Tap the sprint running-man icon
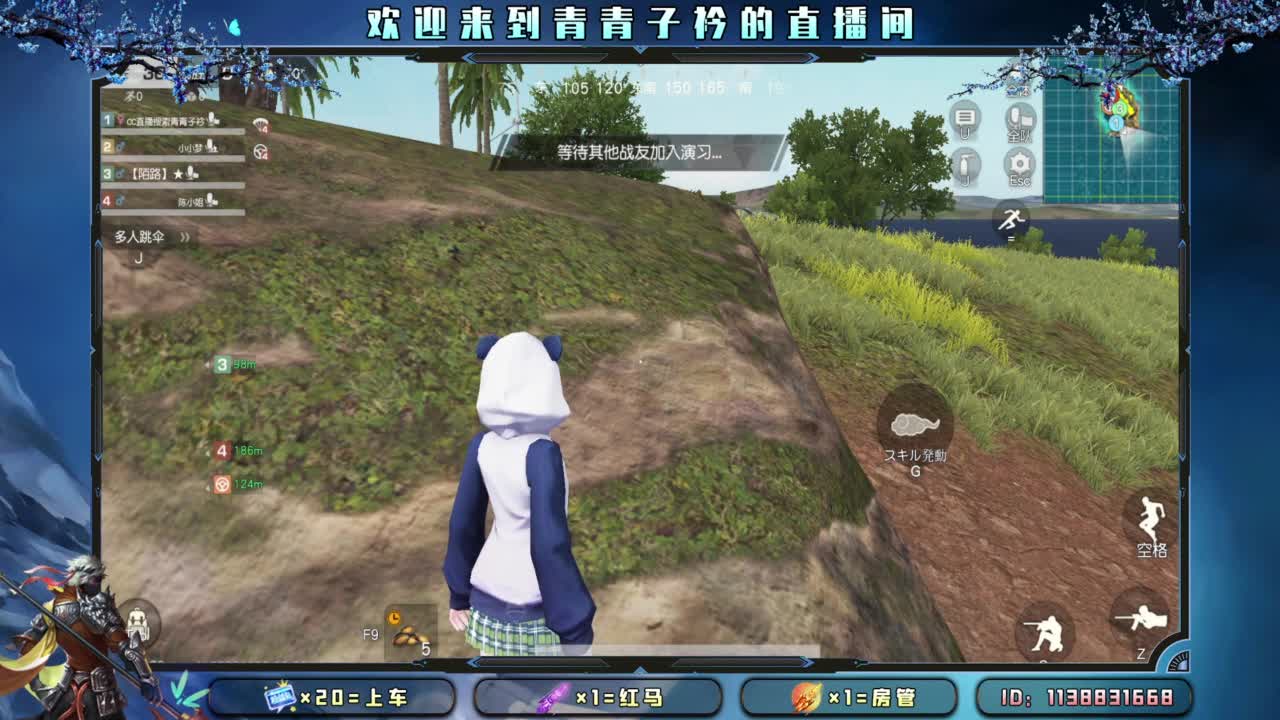This screenshot has width=1280, height=720. coord(1013,220)
